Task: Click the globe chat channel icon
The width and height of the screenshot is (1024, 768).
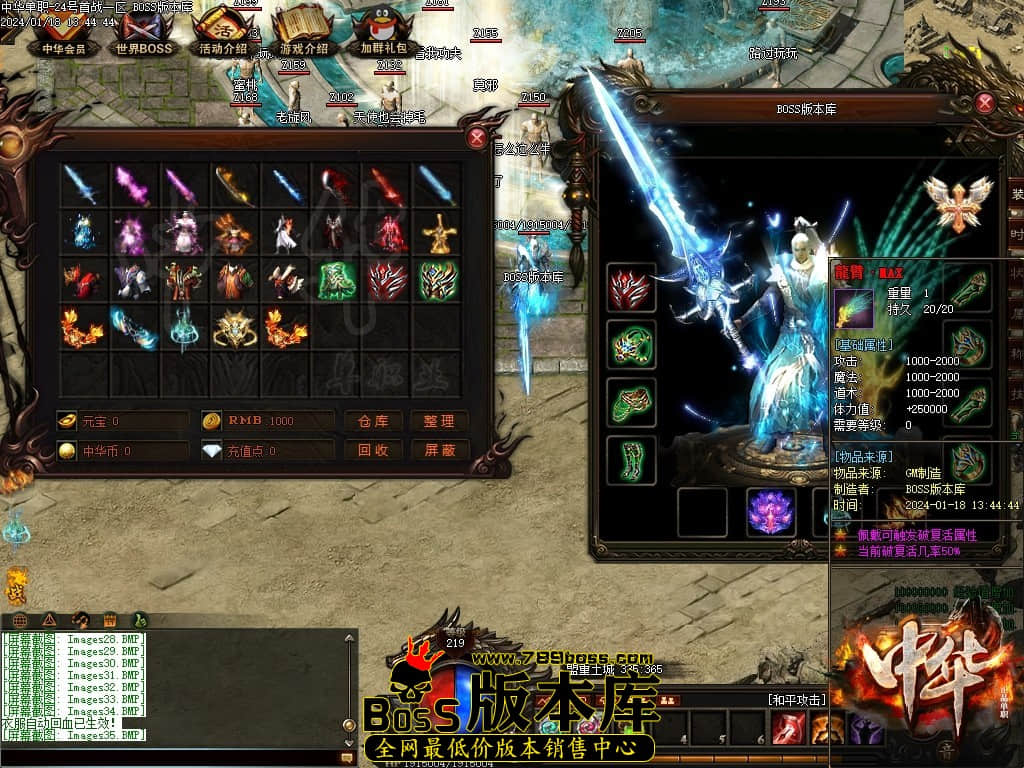Action: point(19,620)
